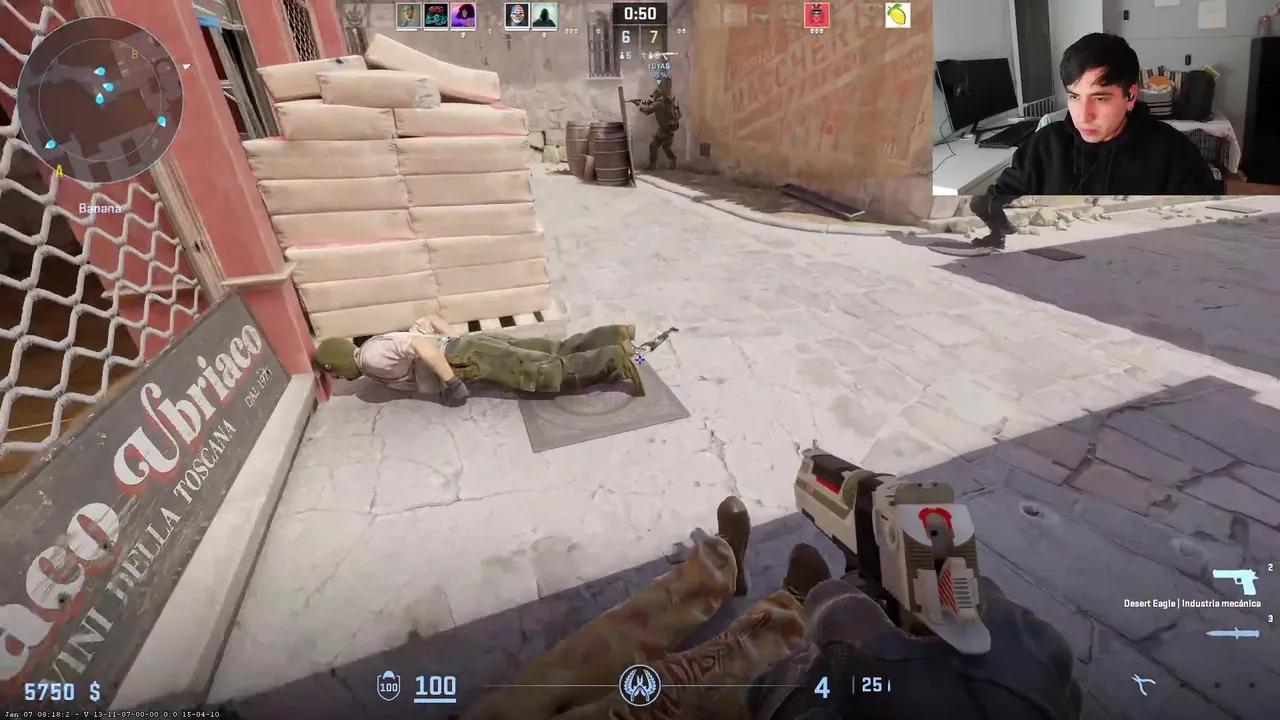Click the green health bar showing 100
The width and height of the screenshot is (1280, 720).
coord(434,686)
